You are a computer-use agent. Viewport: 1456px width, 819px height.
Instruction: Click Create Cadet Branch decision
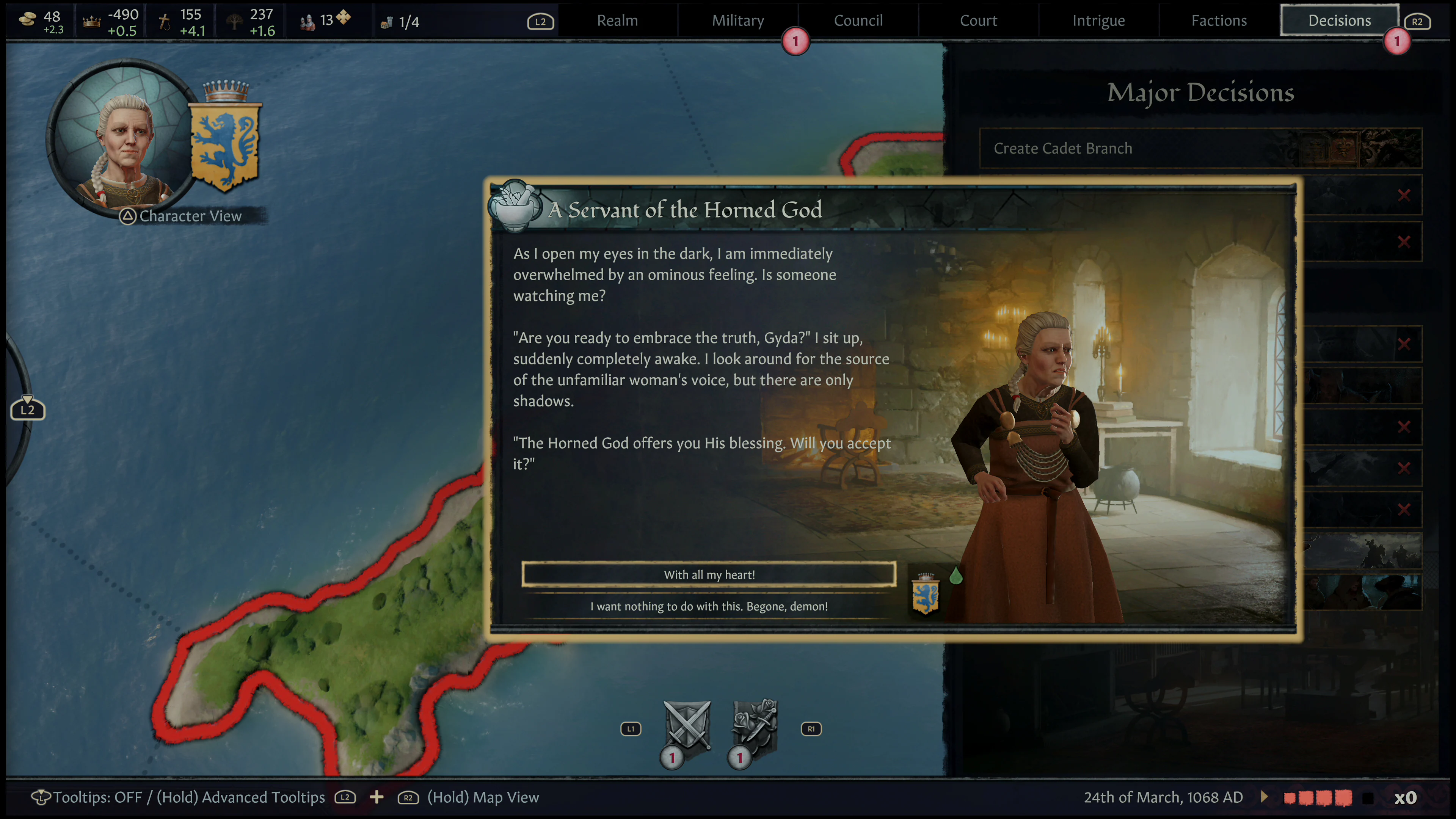(x=1063, y=148)
